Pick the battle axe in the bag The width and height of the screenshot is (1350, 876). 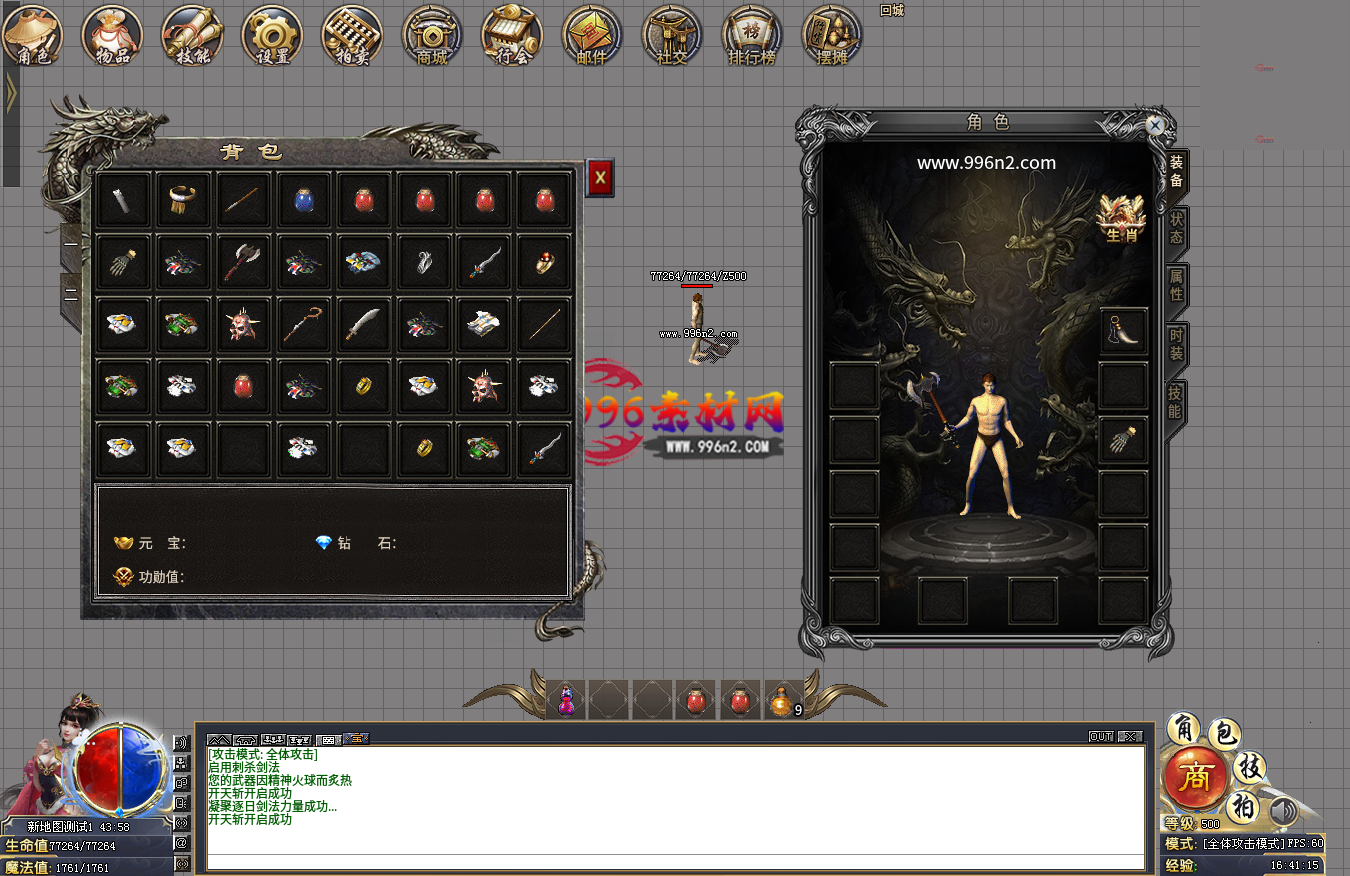click(244, 262)
